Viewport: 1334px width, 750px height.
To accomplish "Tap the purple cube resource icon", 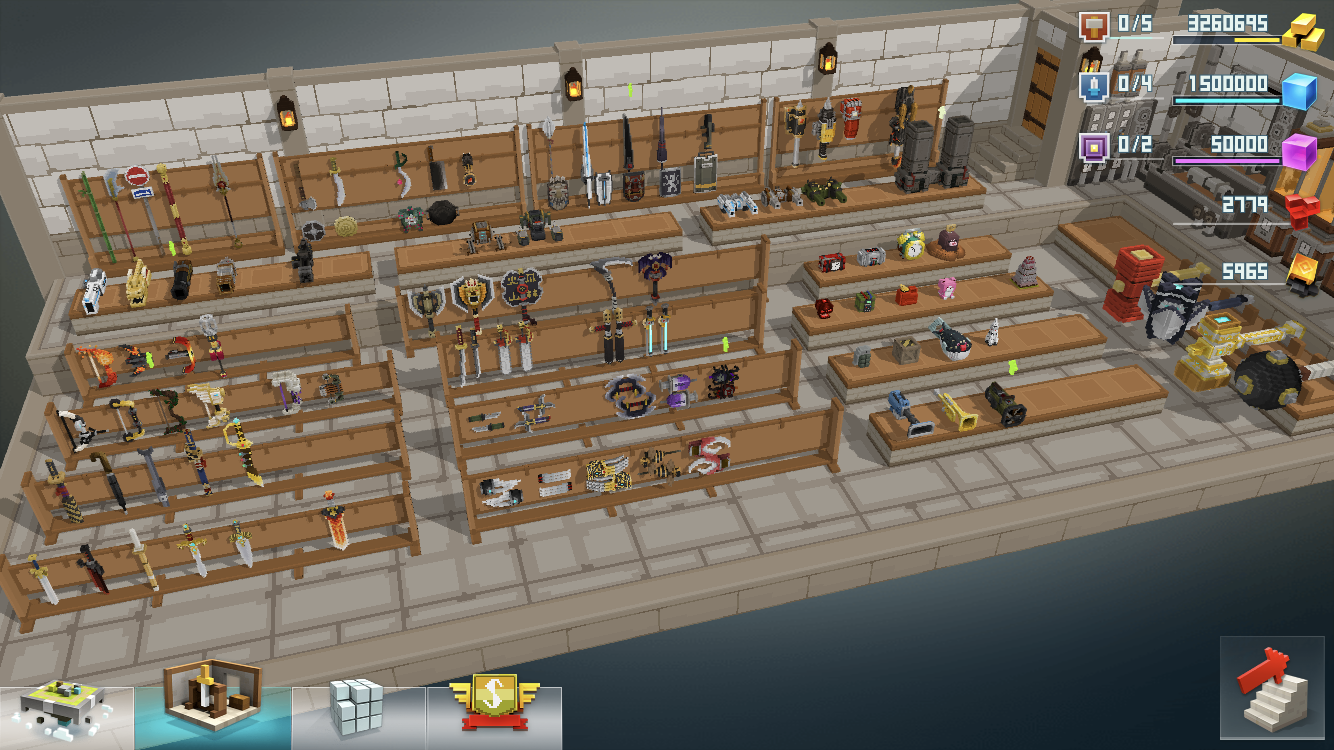I will pos(1299,152).
